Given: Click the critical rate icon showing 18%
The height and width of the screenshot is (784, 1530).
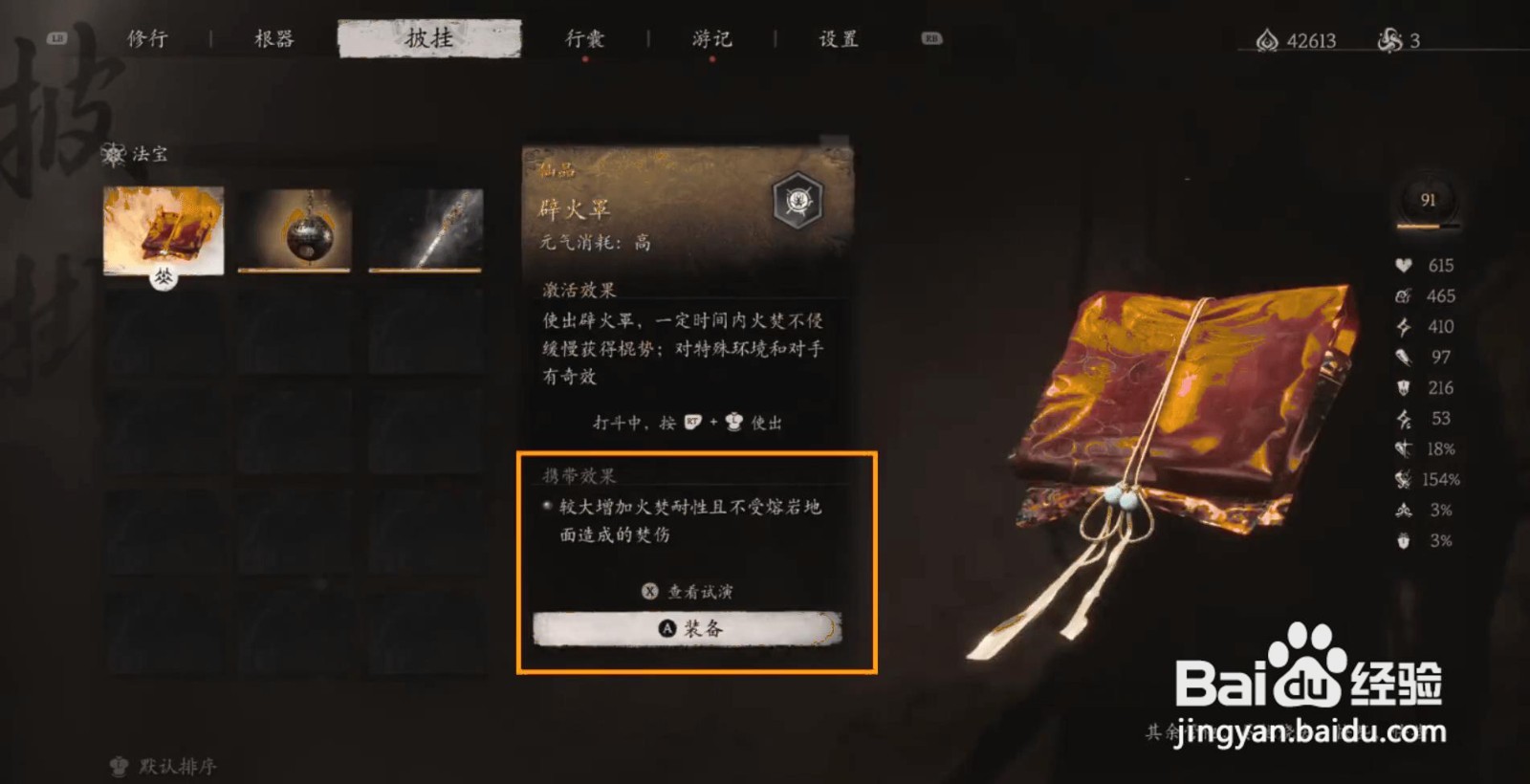Looking at the screenshot, I should pos(1404,448).
